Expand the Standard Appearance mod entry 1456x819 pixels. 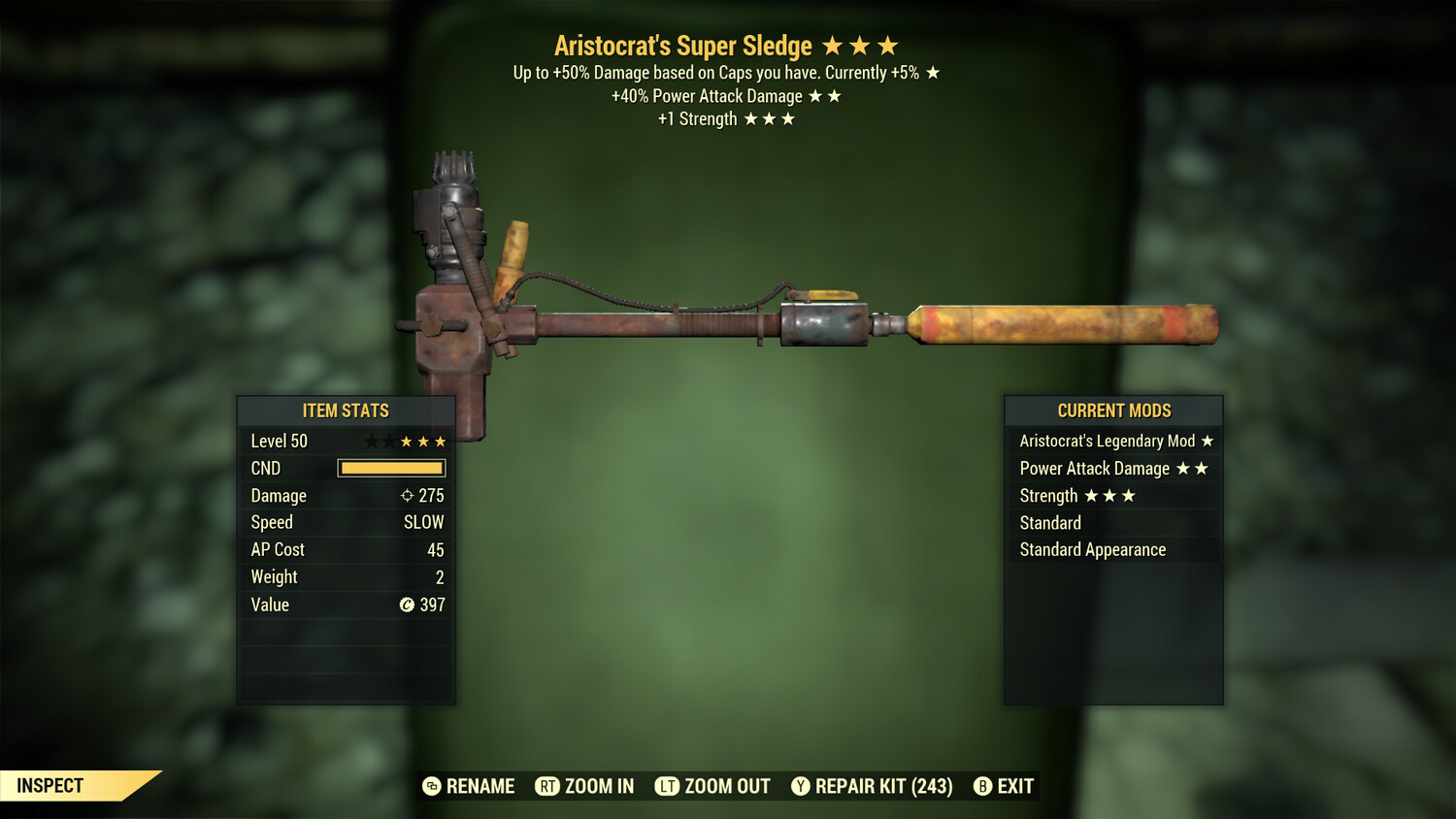[x=1091, y=549]
